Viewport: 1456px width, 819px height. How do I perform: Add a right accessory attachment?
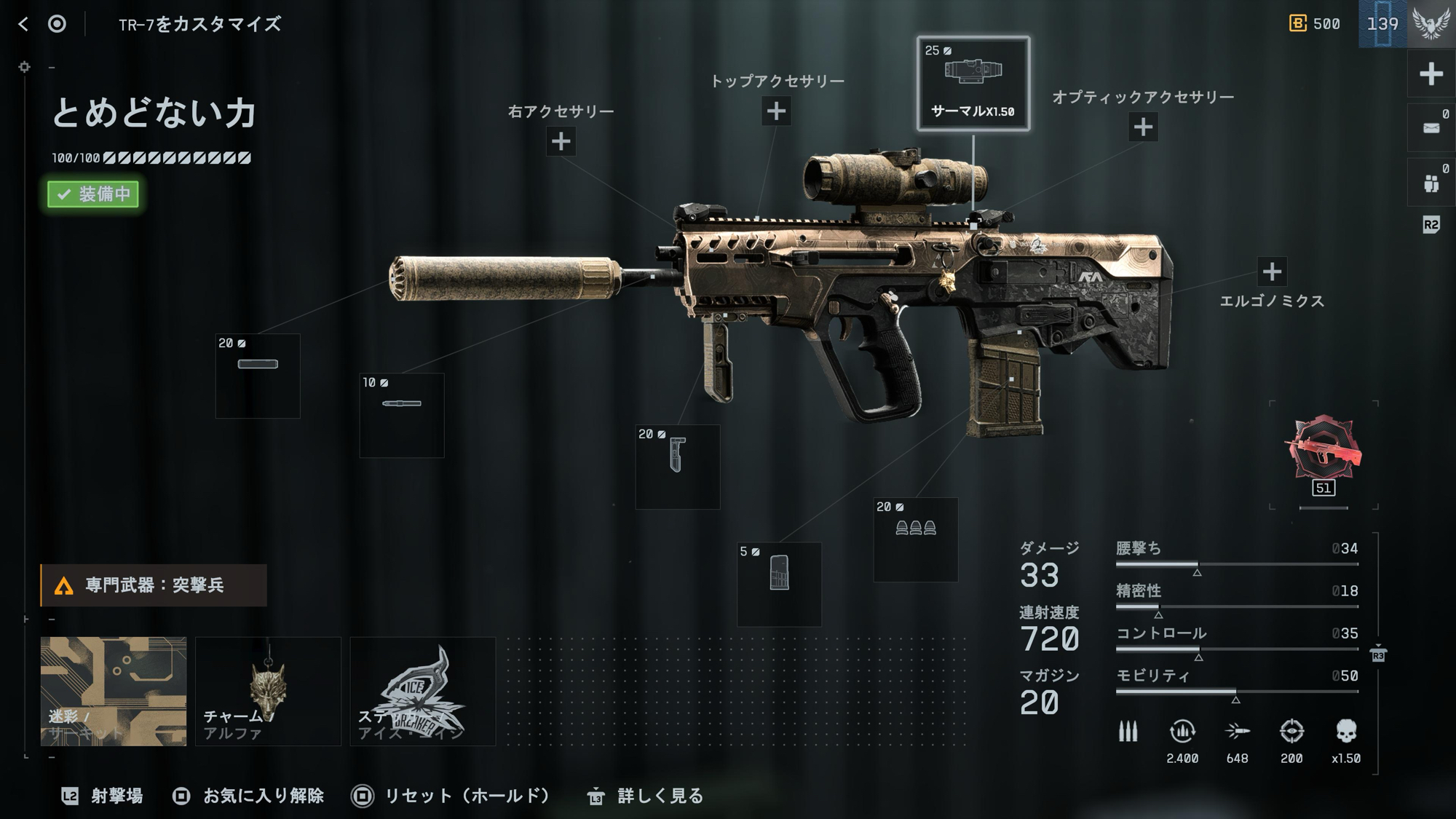pyautogui.click(x=561, y=141)
